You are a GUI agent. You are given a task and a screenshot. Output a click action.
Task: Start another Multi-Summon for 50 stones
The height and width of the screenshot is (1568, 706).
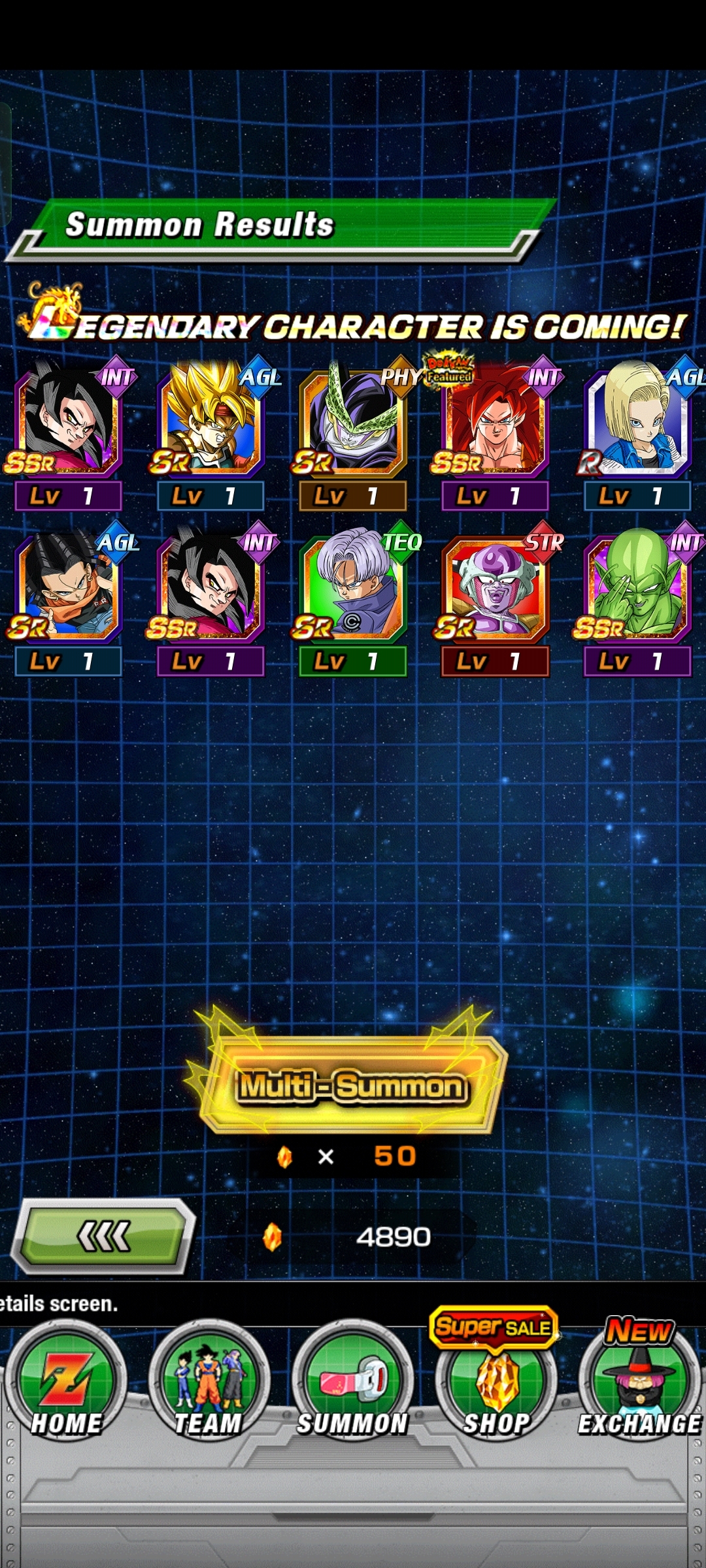click(x=352, y=1086)
